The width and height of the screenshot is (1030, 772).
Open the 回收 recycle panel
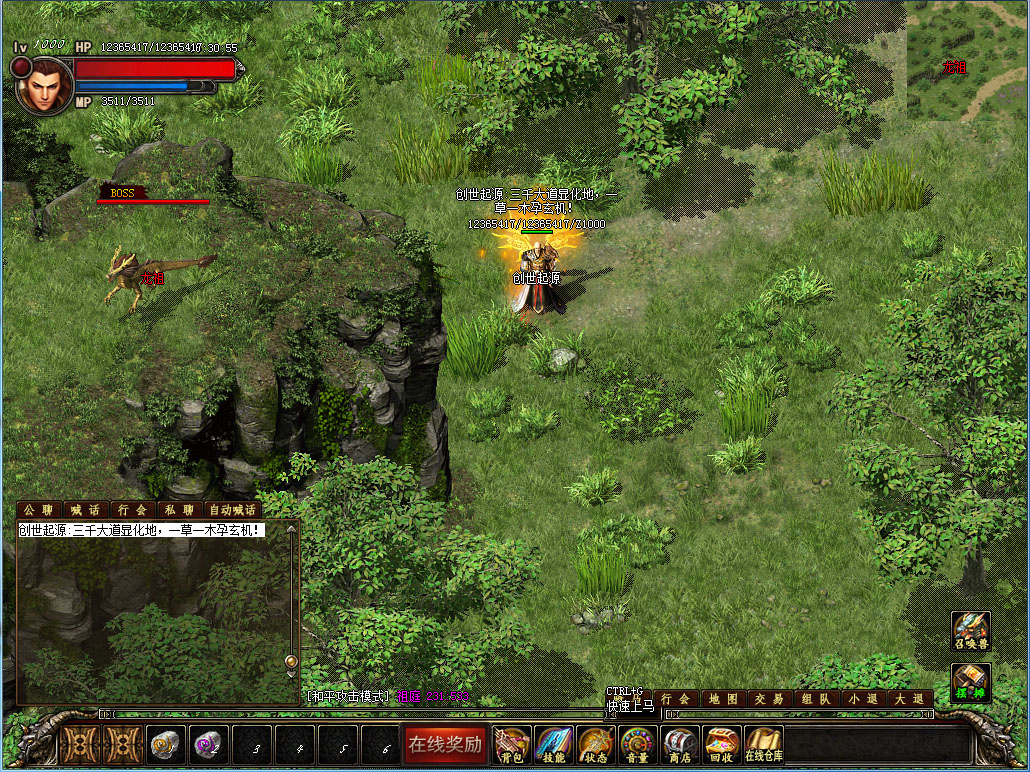pos(721,744)
